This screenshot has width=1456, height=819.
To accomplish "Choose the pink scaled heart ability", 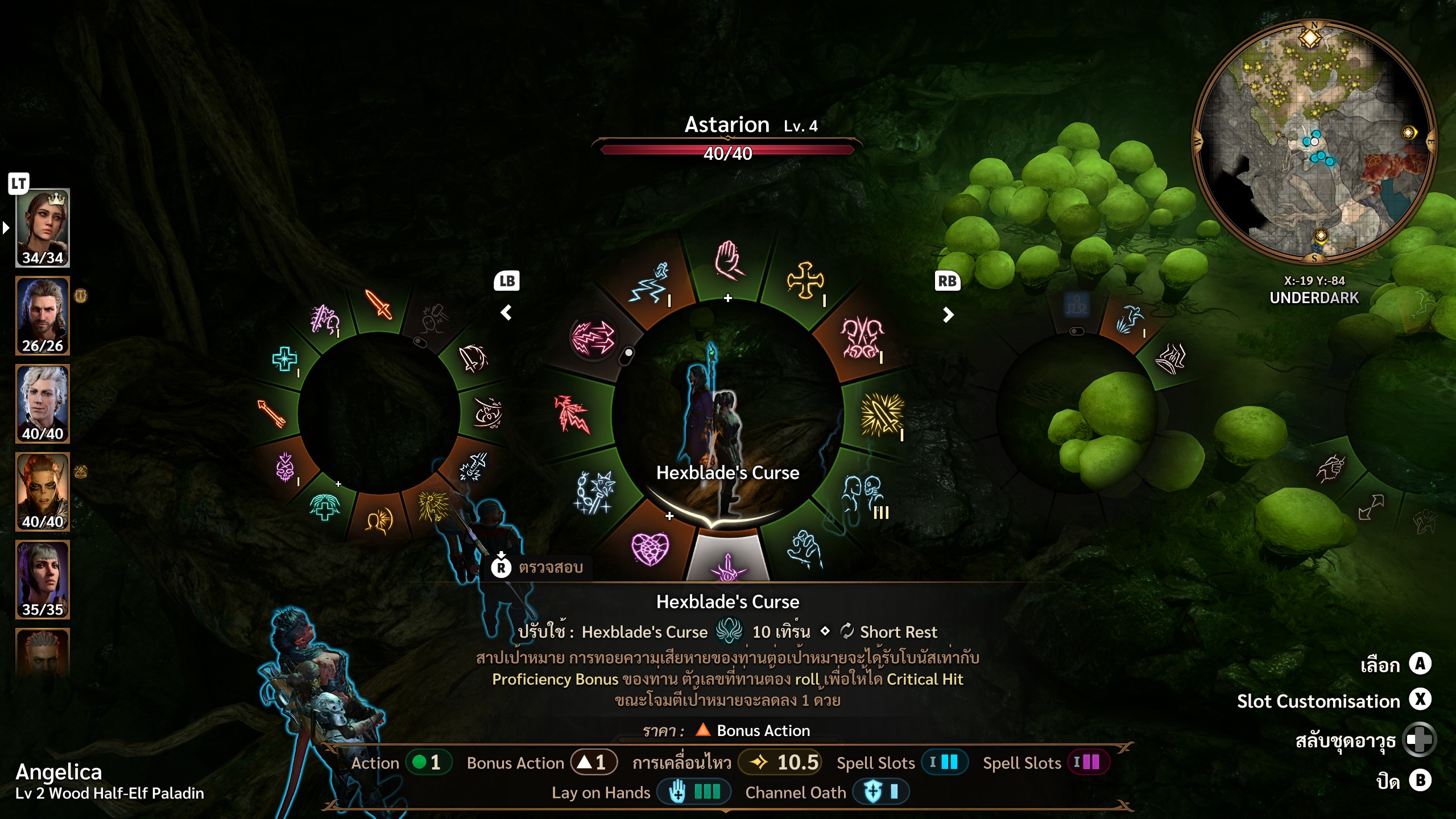I will [650, 548].
